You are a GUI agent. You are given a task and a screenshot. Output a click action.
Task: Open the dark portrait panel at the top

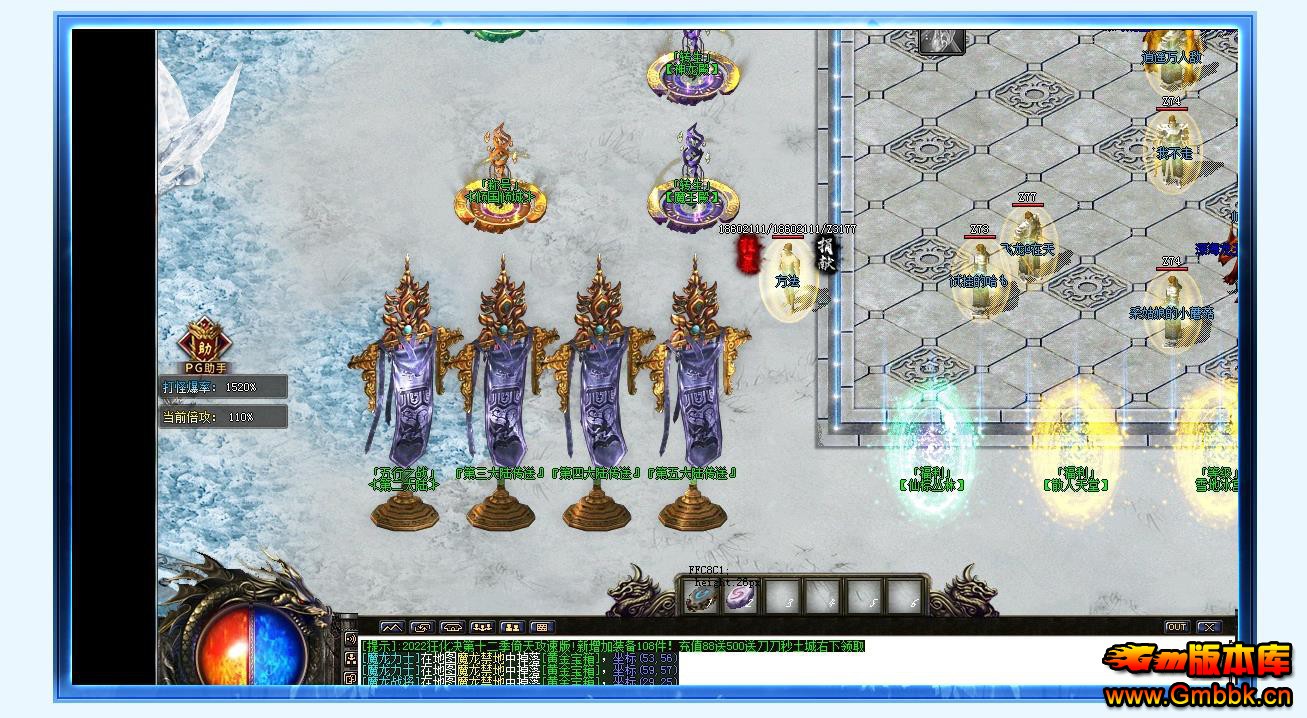pyautogui.click(x=941, y=41)
